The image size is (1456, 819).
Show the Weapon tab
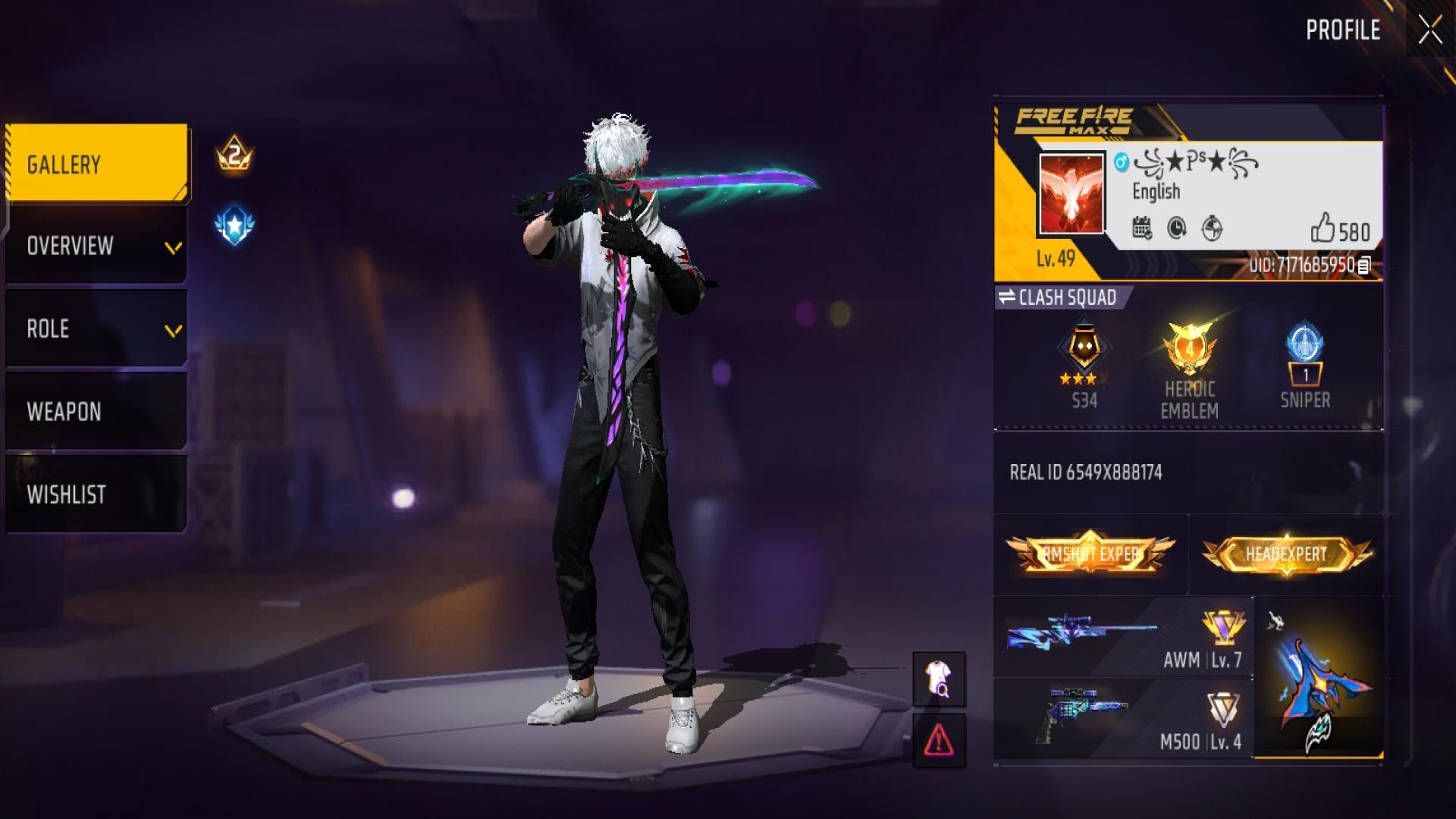tap(97, 412)
